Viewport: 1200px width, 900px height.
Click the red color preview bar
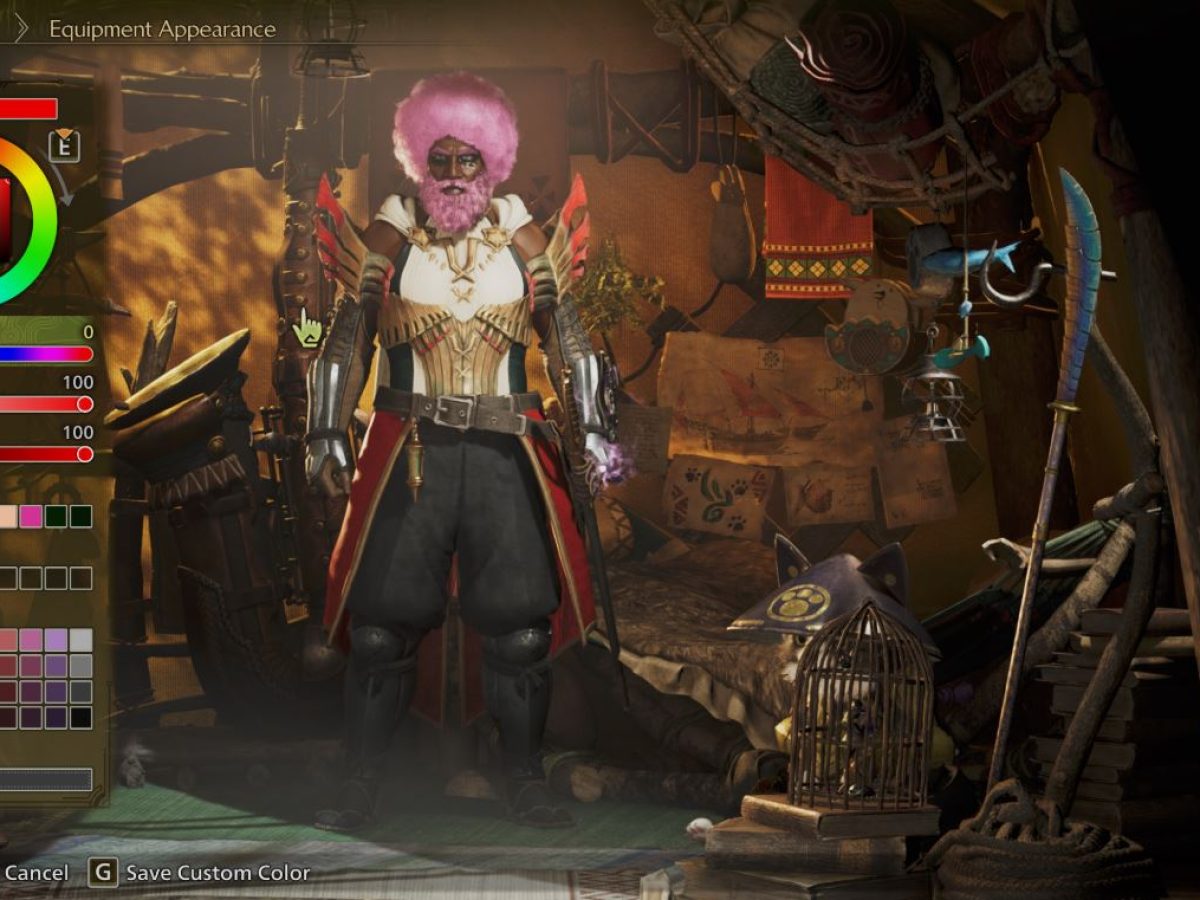tap(28, 109)
